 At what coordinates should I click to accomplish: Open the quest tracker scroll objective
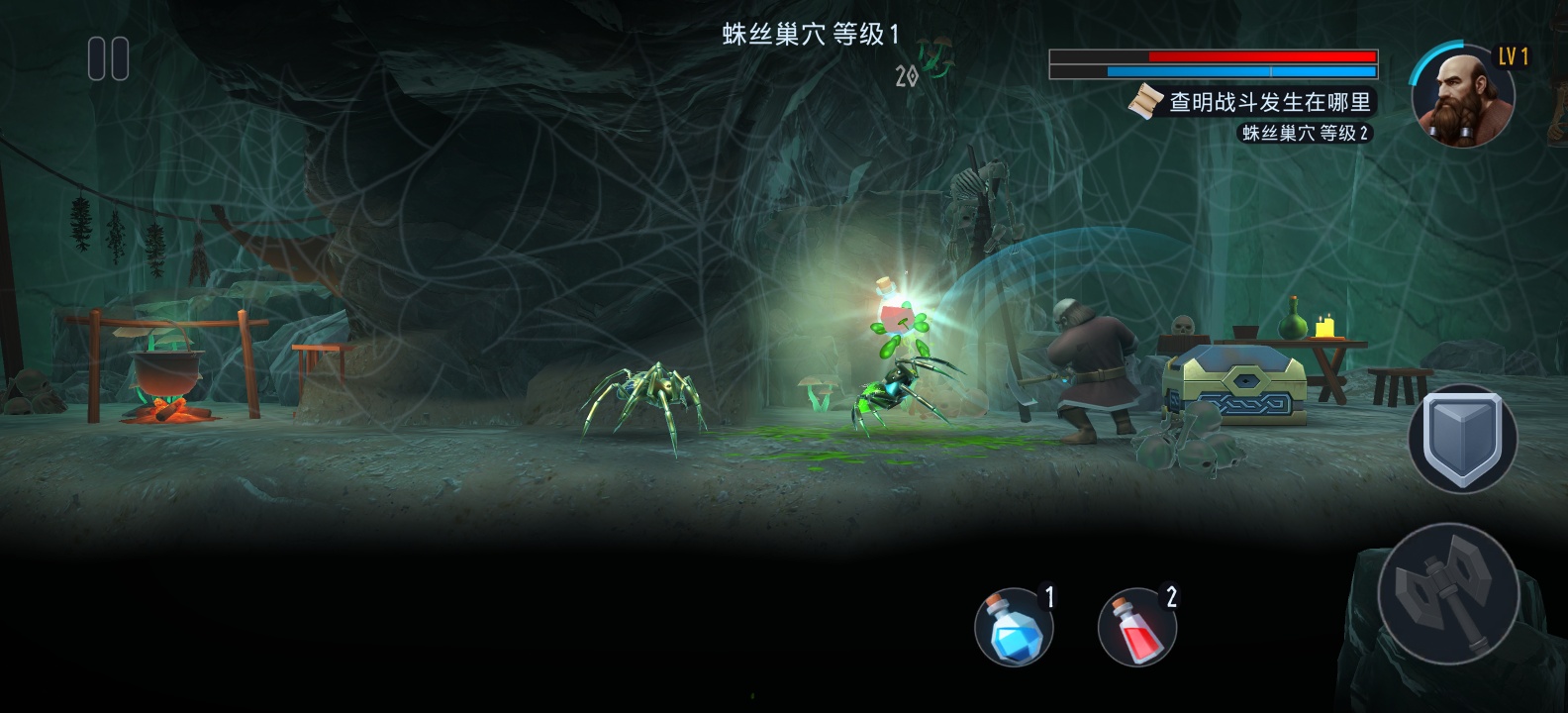[x=1252, y=103]
